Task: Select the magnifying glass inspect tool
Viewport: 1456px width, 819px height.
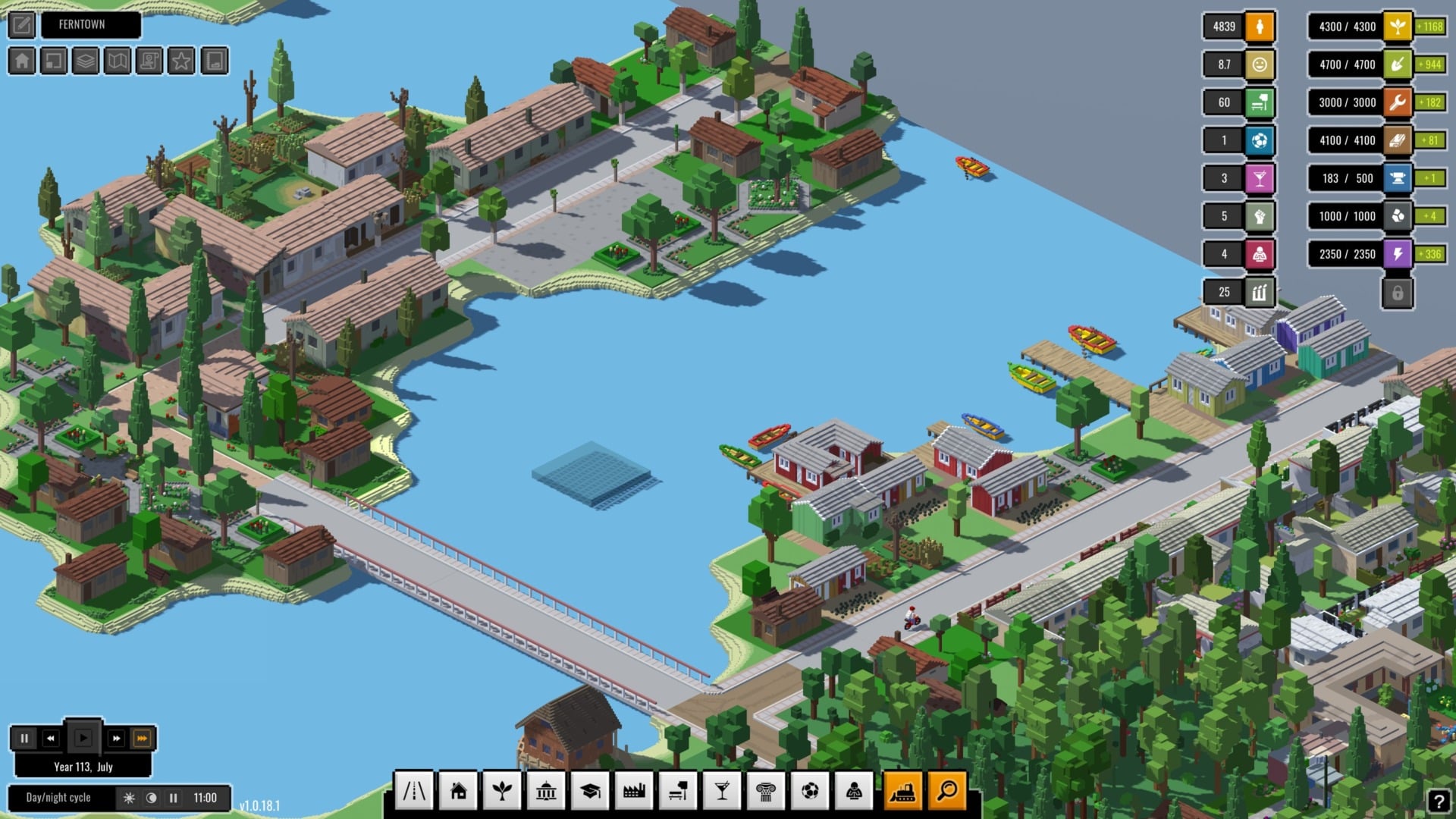Action: tap(945, 791)
